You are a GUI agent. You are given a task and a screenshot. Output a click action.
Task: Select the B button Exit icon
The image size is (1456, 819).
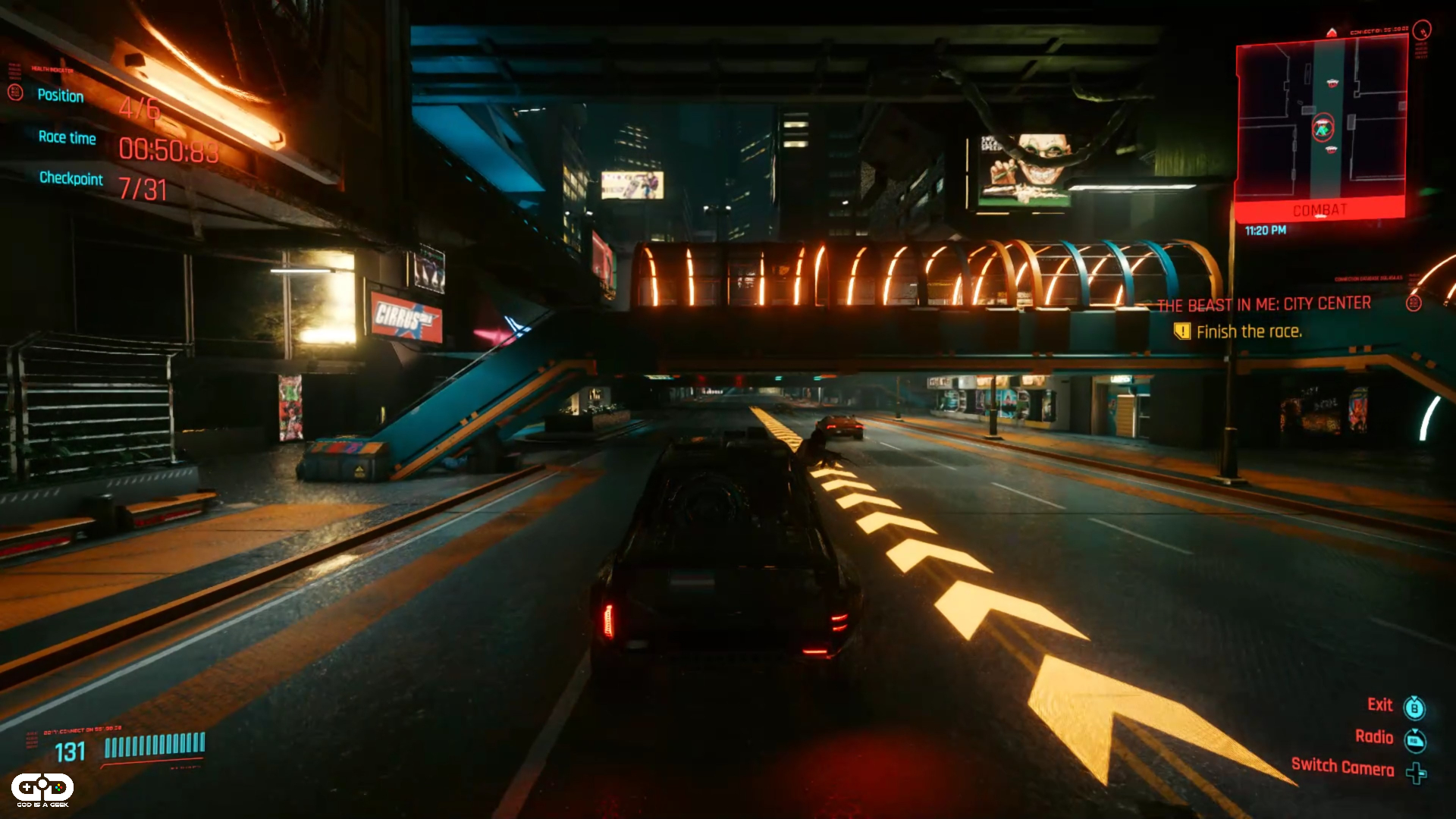[1416, 706]
